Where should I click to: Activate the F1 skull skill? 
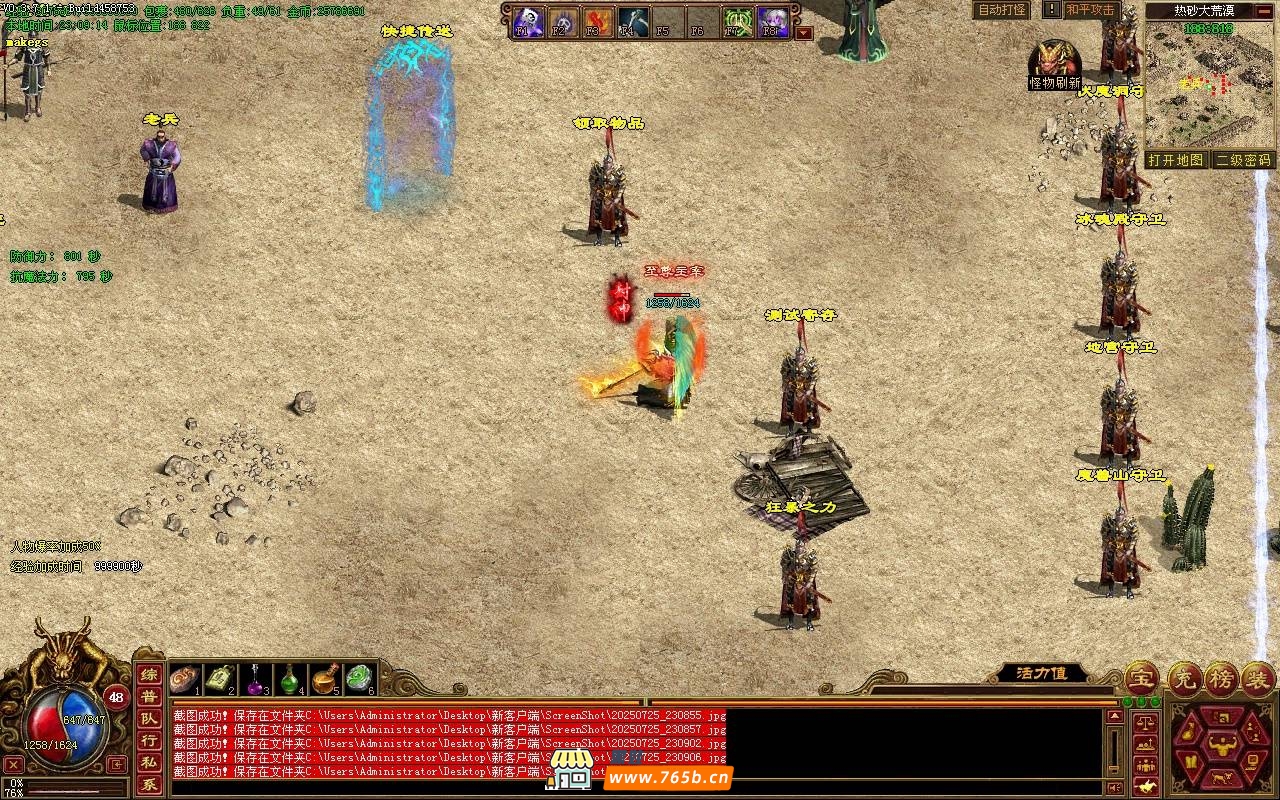pos(528,21)
